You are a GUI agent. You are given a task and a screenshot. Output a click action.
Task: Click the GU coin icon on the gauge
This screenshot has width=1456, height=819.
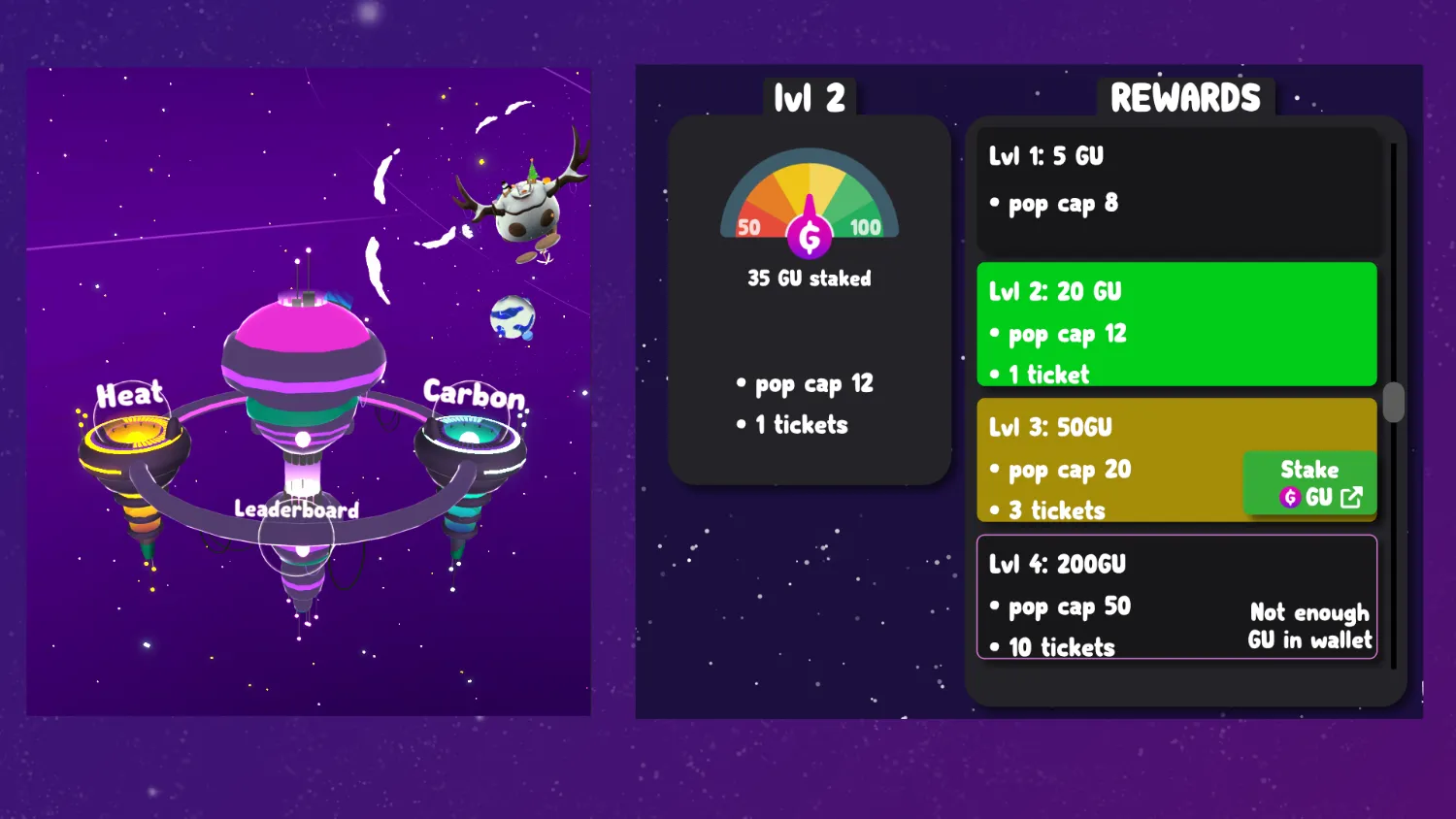[x=811, y=233]
